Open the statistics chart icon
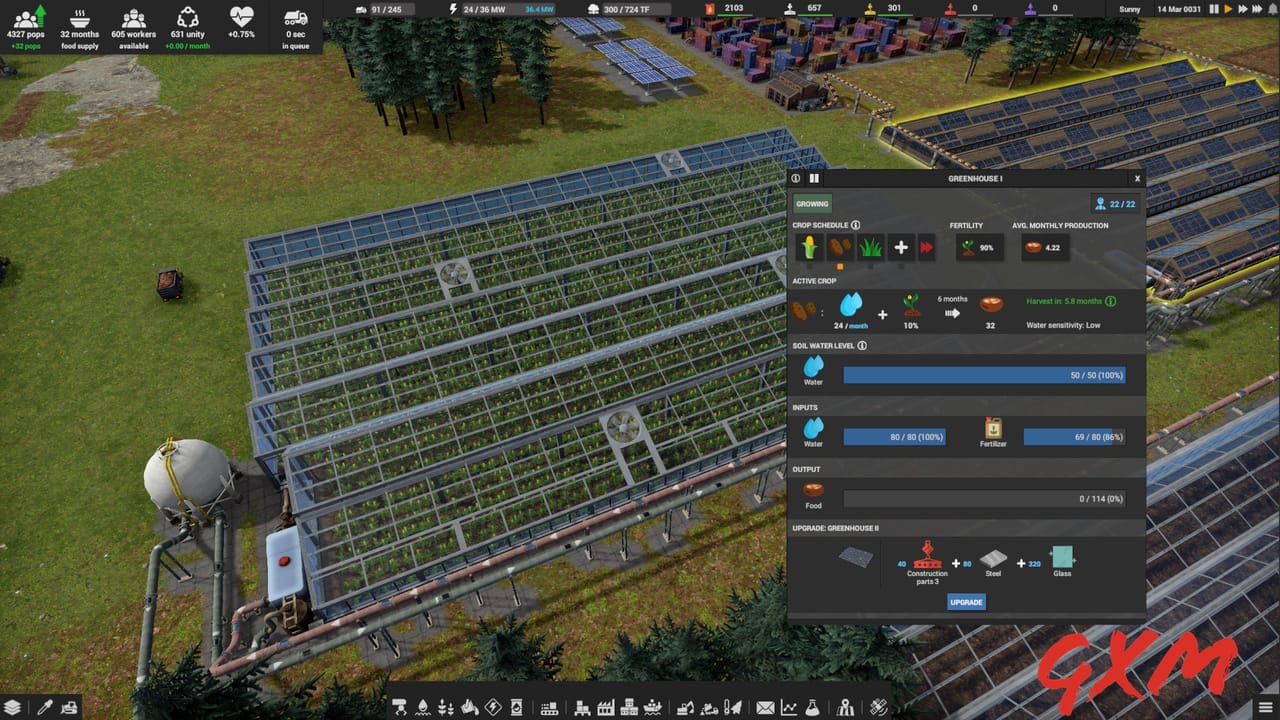 pyautogui.click(x=788, y=706)
